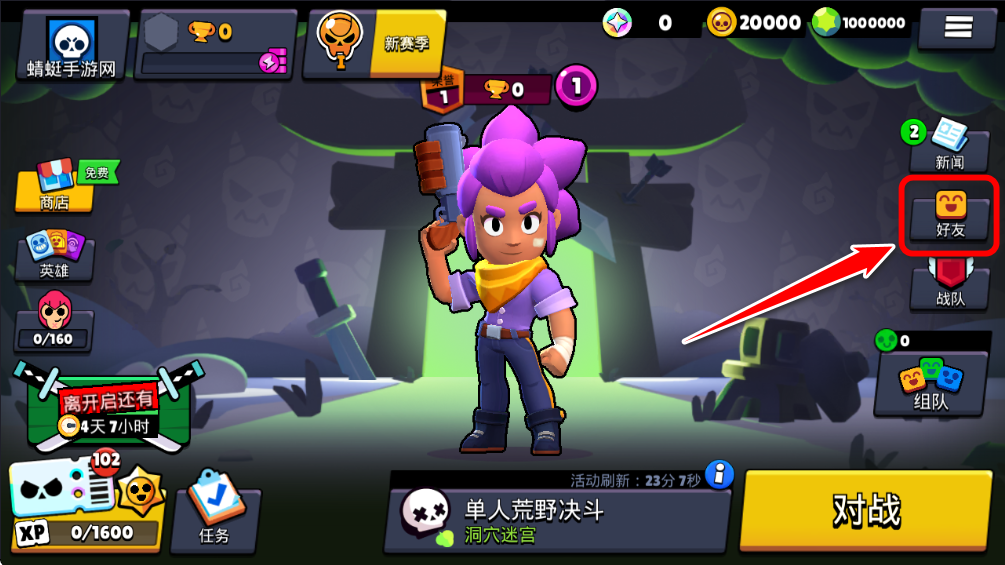Open the 战队 club button
The image size is (1005, 565).
949,286
